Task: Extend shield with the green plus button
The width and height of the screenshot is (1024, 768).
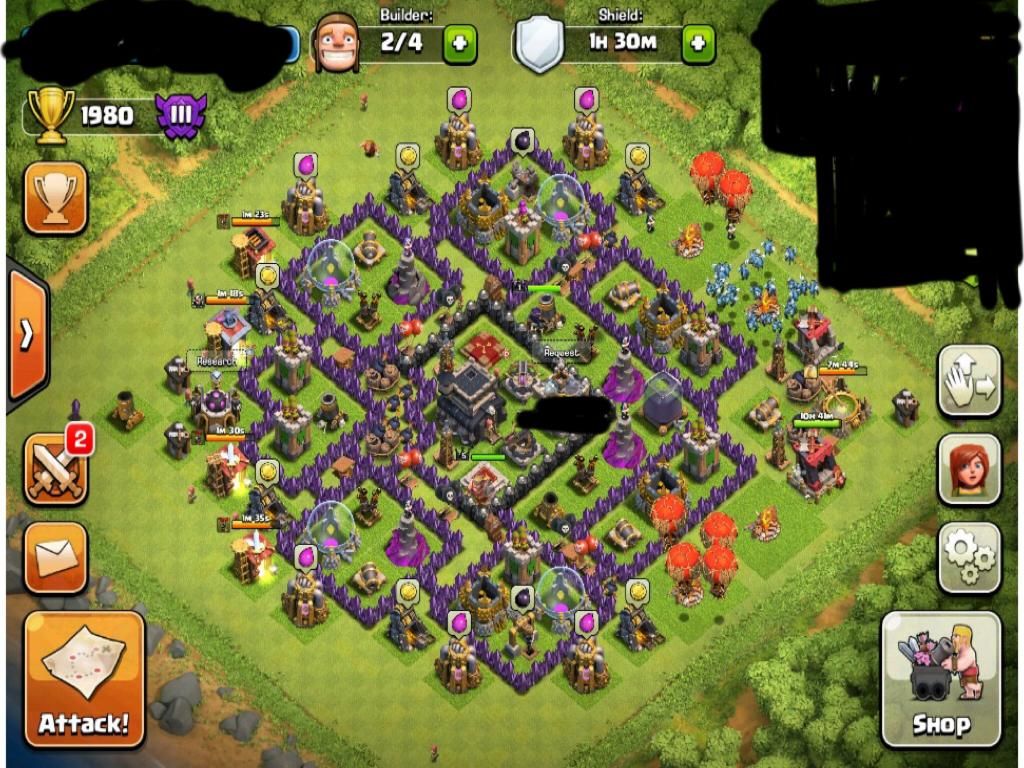Action: point(698,44)
